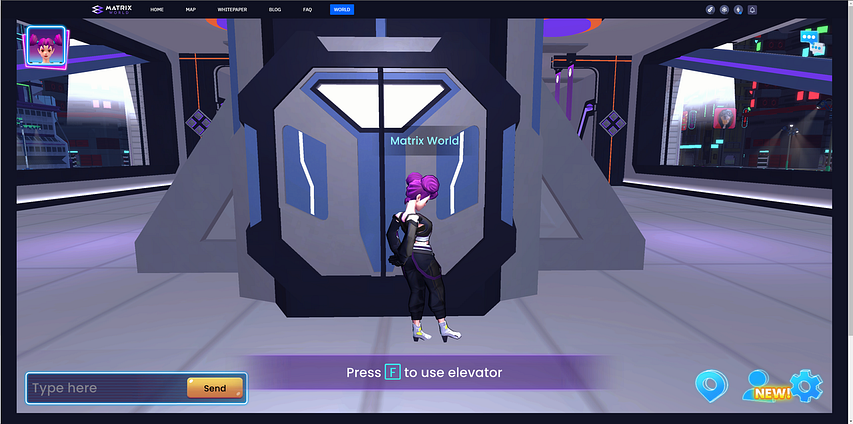Open the location pin map icon
Screen dimensions: 853x424
(x=711, y=385)
